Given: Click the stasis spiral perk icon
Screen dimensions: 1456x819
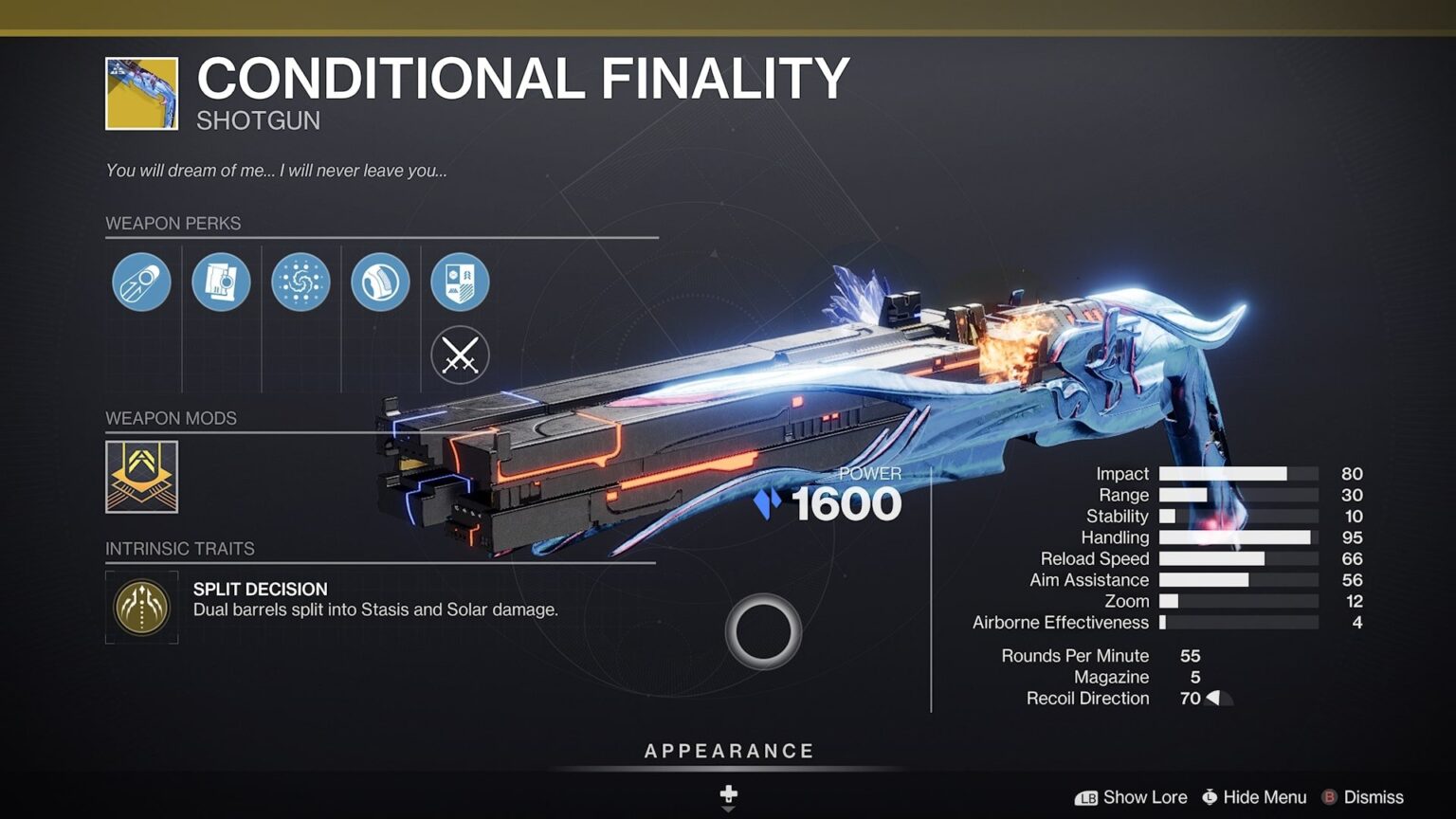Looking at the screenshot, I should pos(300,282).
